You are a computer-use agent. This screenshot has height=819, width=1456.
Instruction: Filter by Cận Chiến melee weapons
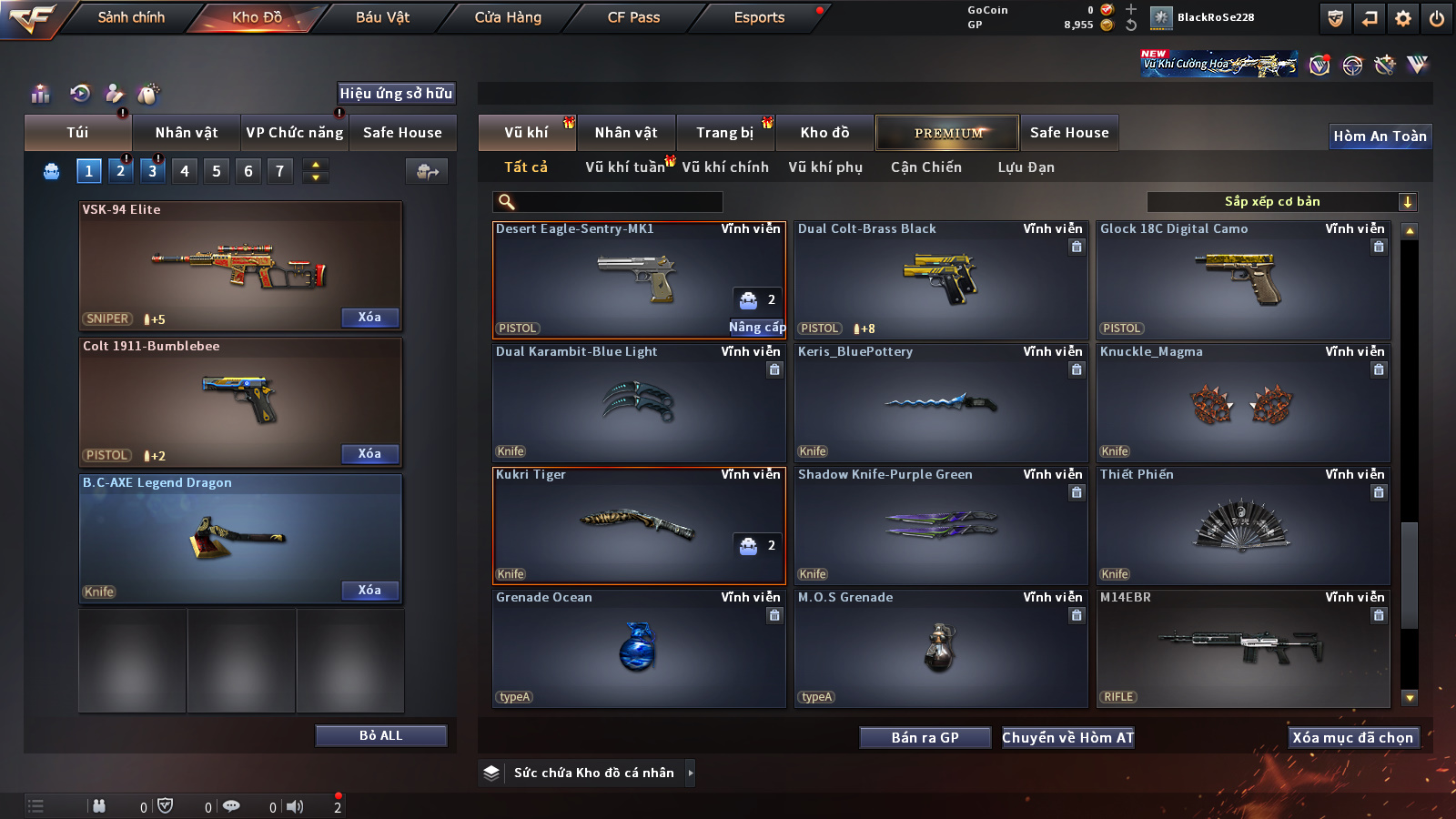(x=925, y=167)
